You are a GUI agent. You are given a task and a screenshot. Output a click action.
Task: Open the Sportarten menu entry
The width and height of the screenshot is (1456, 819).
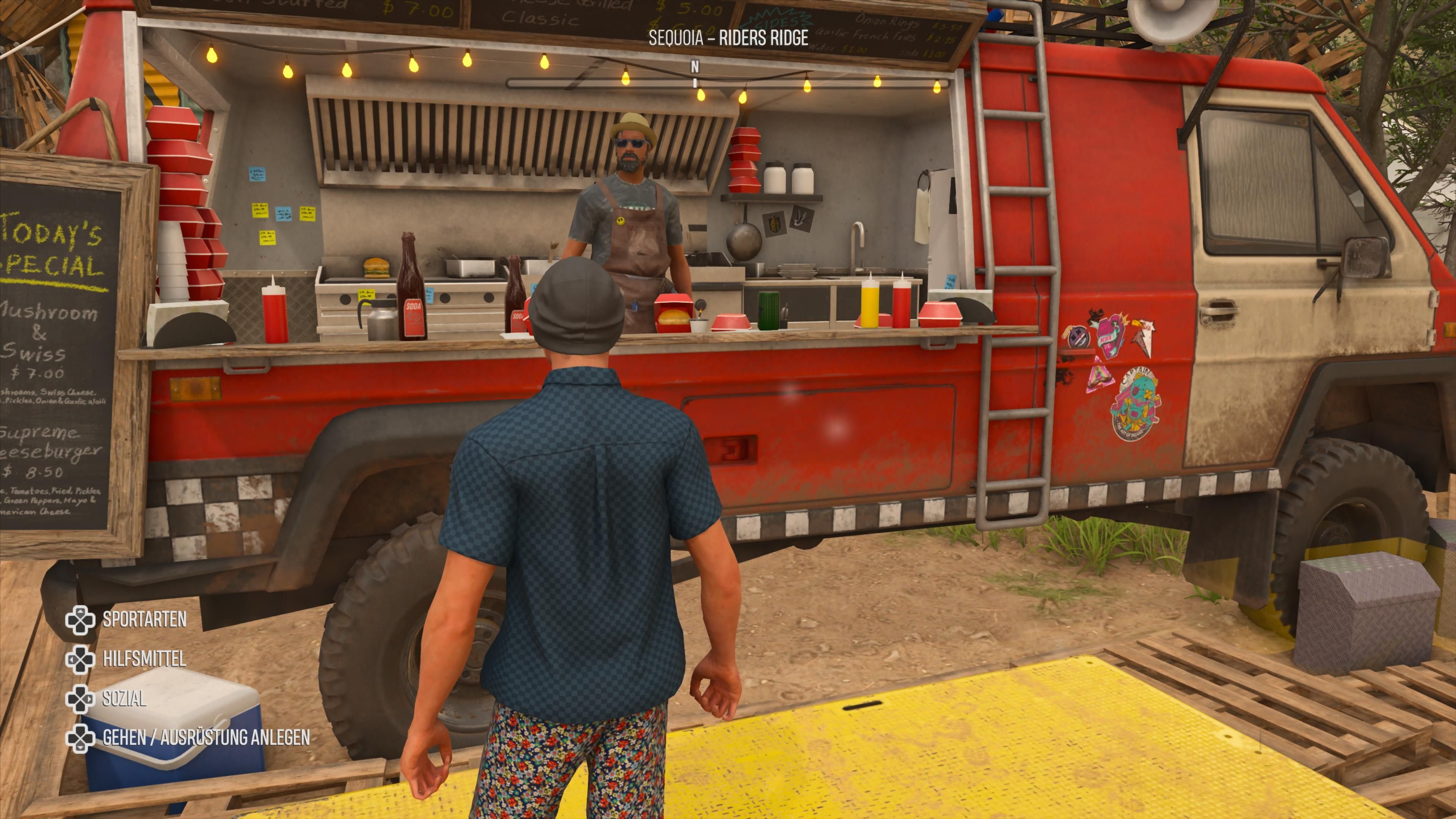(x=144, y=620)
